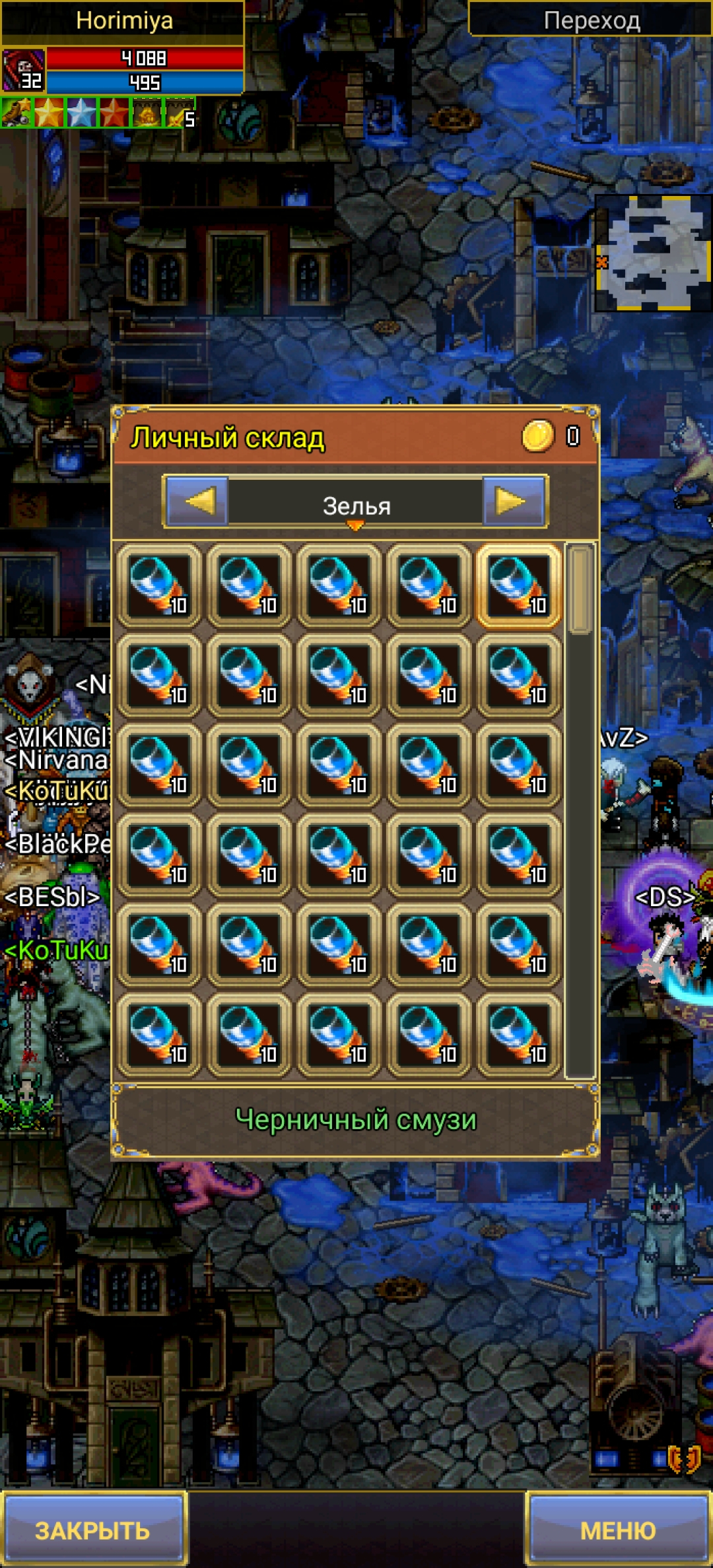Open the minimap
Image resolution: width=713 pixels, height=1568 pixels.
point(652,253)
